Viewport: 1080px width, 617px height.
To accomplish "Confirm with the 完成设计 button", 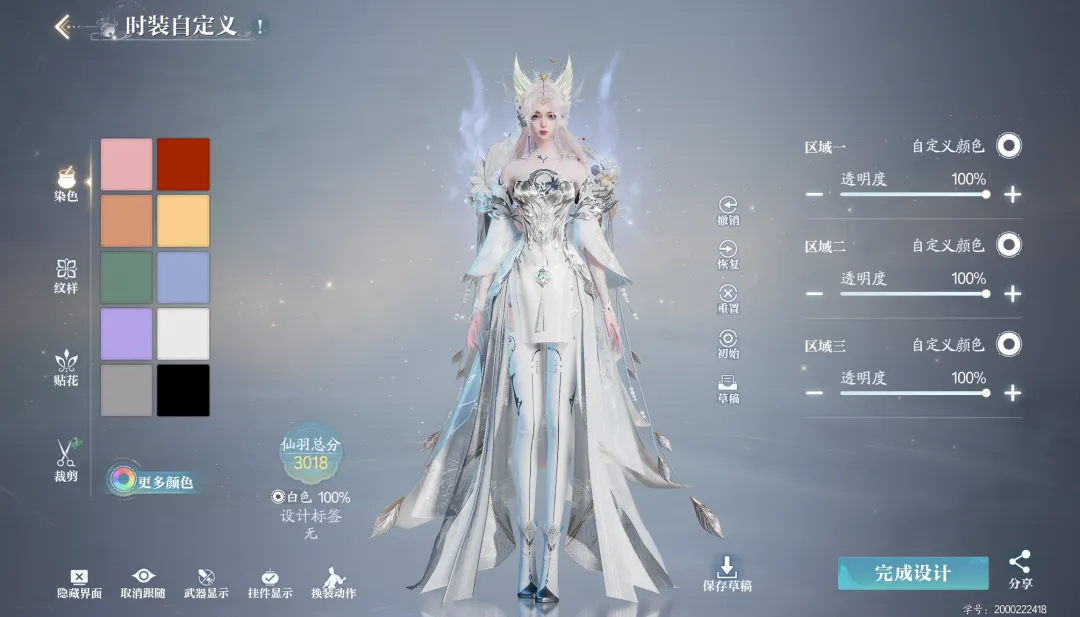I will tap(912, 573).
